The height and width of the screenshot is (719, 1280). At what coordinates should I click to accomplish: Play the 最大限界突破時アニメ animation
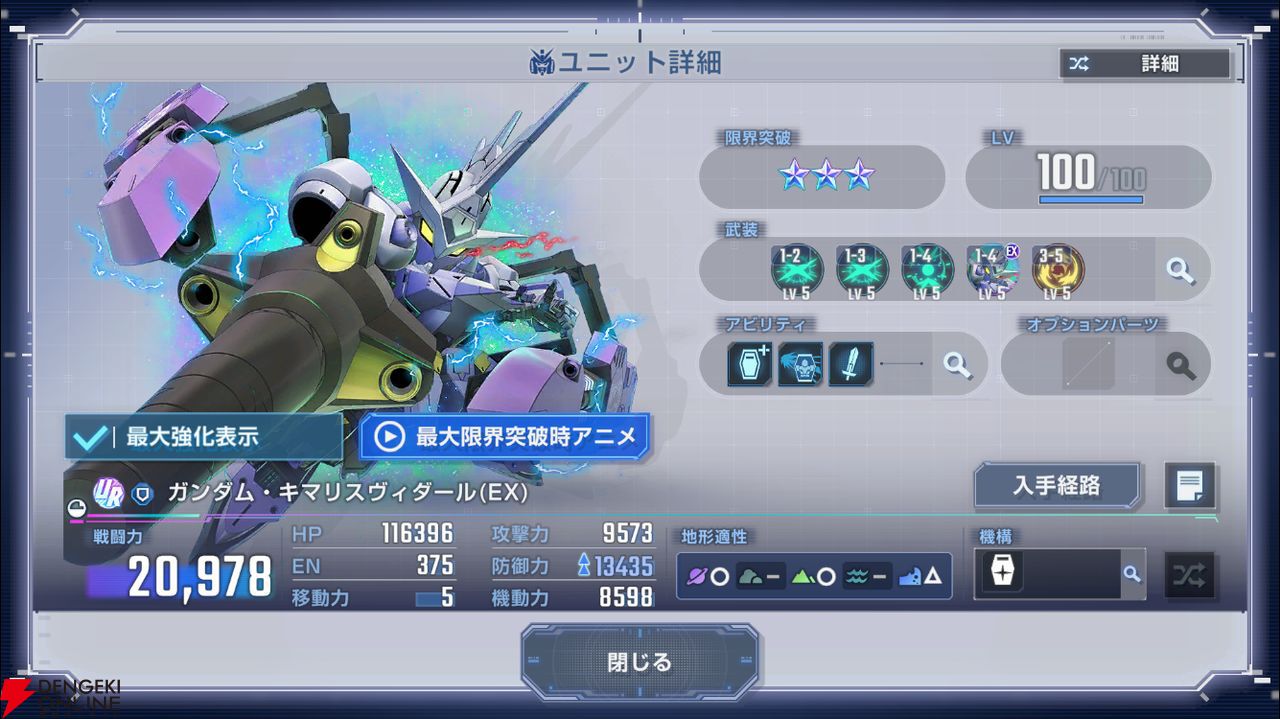[504, 437]
